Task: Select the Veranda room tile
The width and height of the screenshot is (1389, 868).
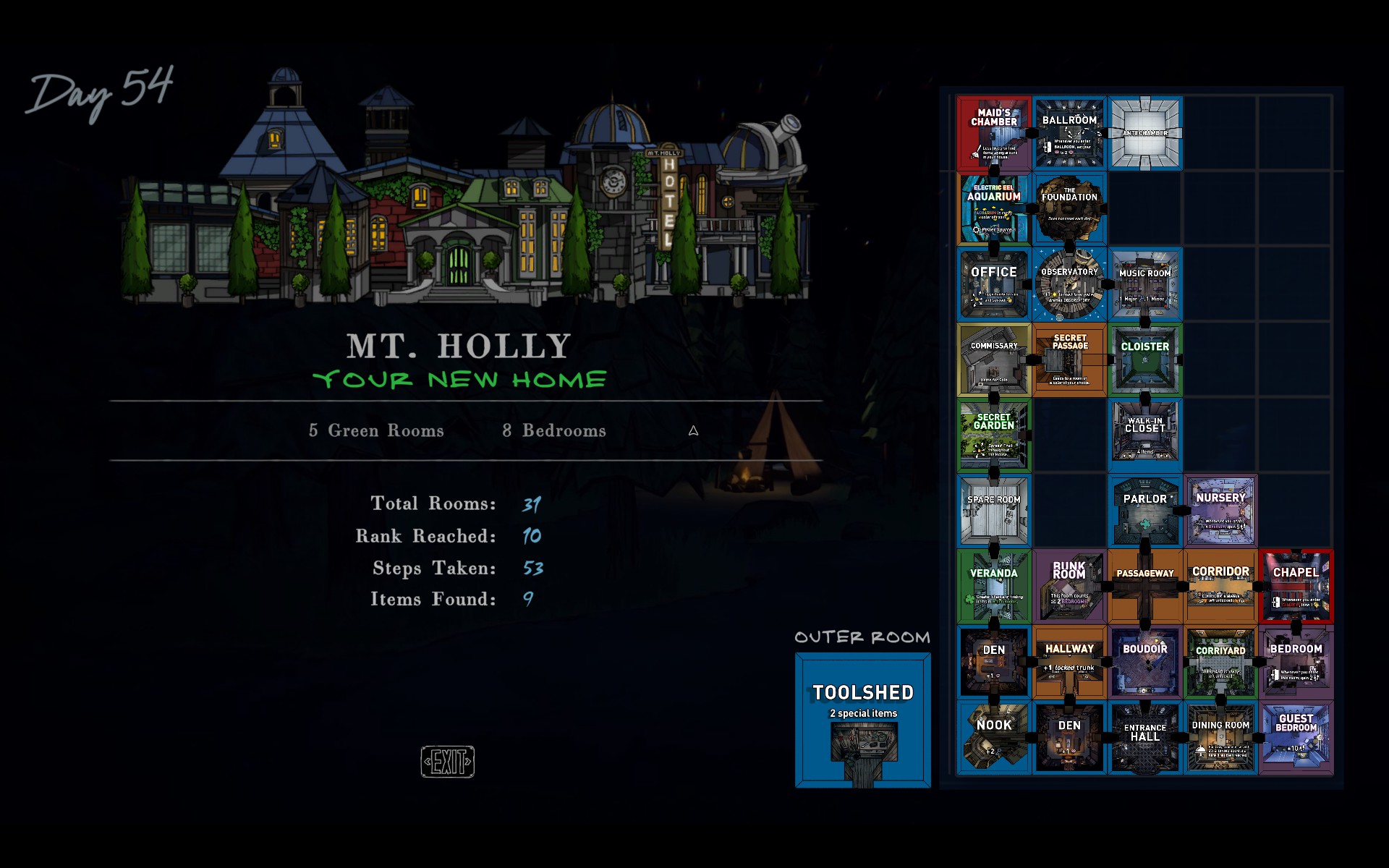Action: pyautogui.click(x=994, y=587)
